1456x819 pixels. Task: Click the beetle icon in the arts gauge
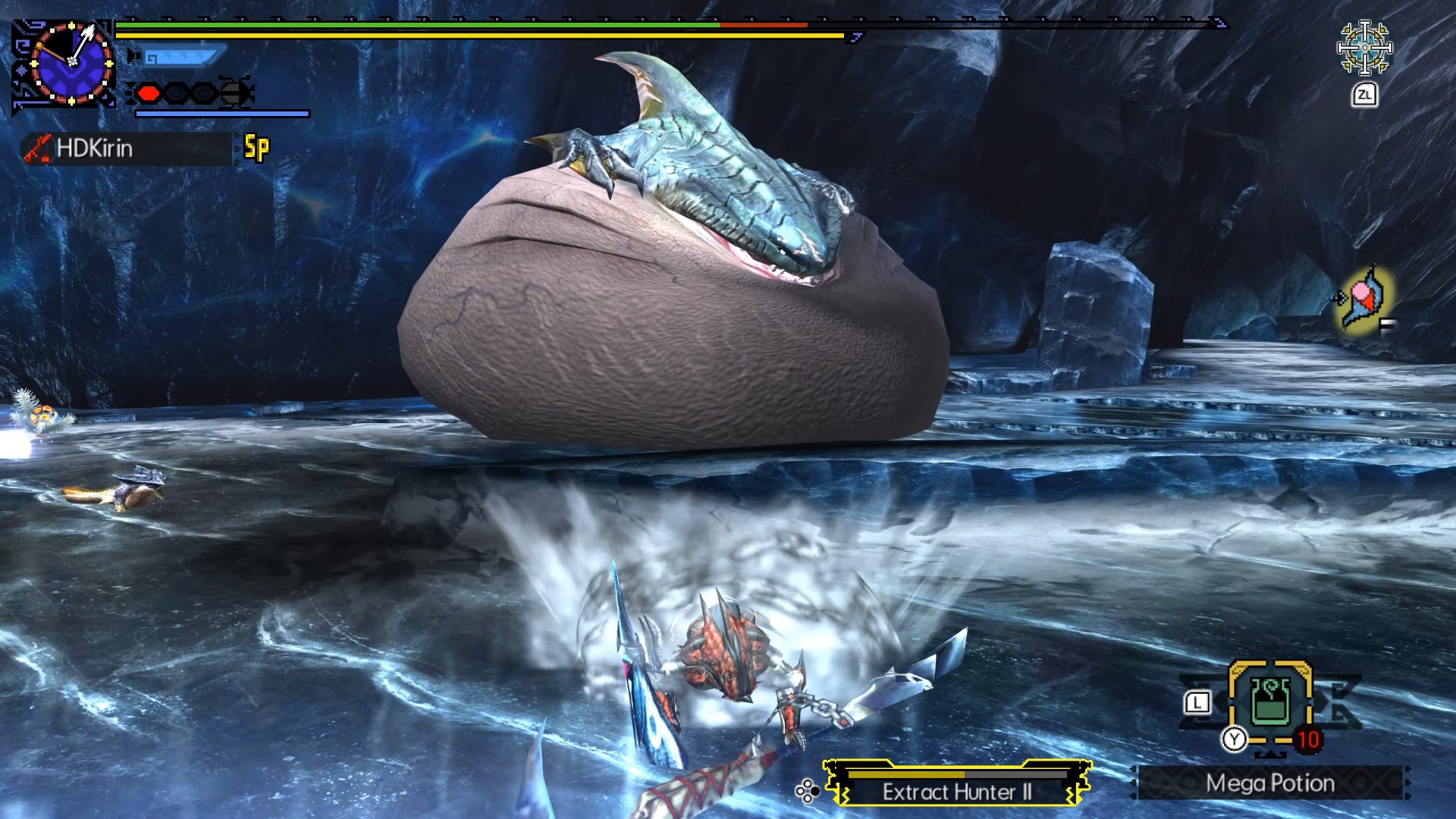point(234,93)
